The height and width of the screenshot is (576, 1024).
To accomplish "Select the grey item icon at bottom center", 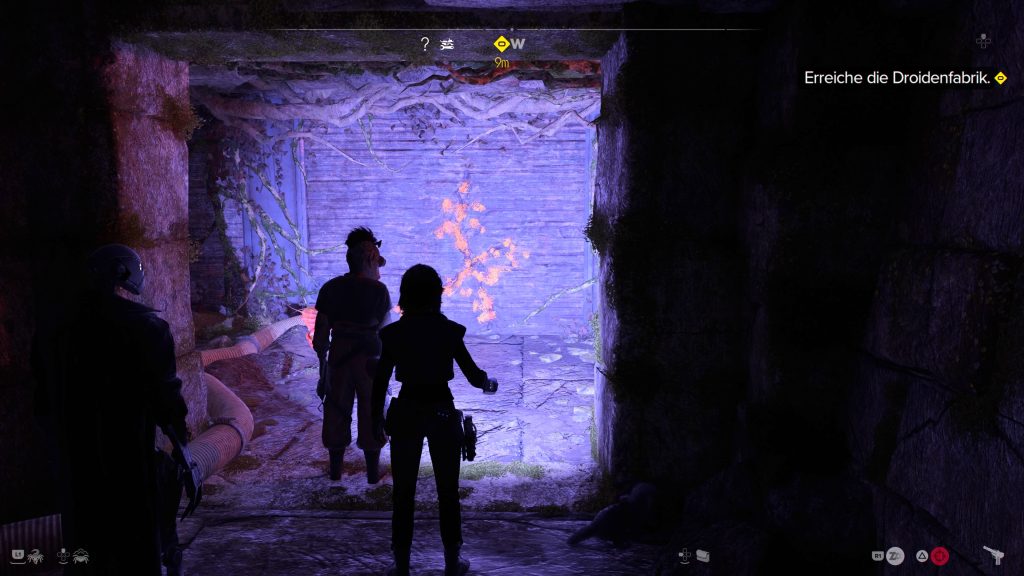I will [703, 555].
